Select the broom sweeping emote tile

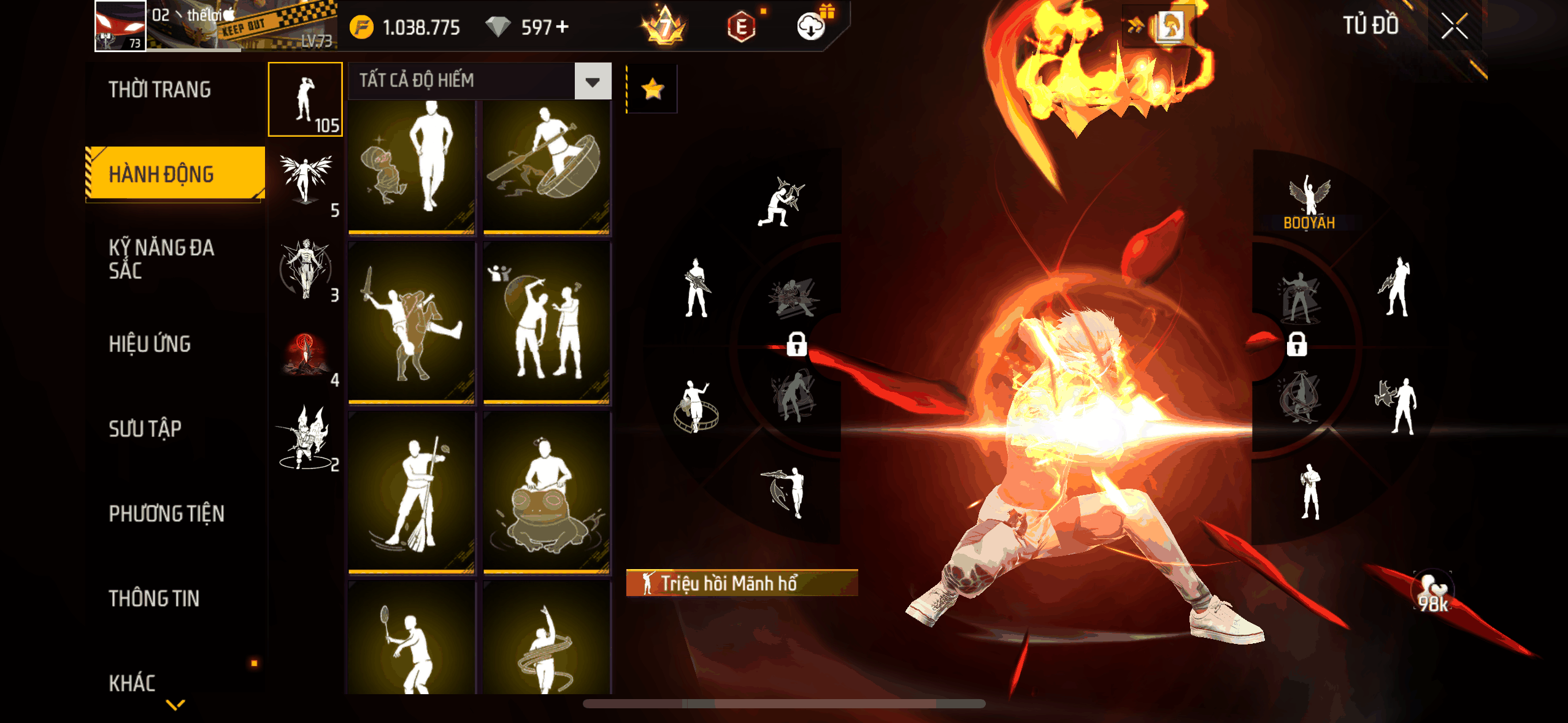pos(412,494)
